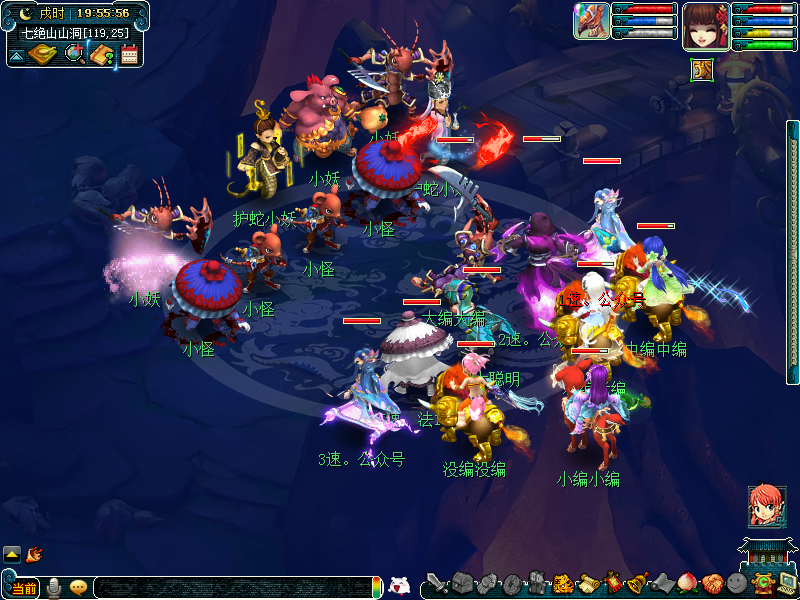Switch the chat channel labeled 当前
This screenshot has width=800, height=600.
tap(24, 588)
